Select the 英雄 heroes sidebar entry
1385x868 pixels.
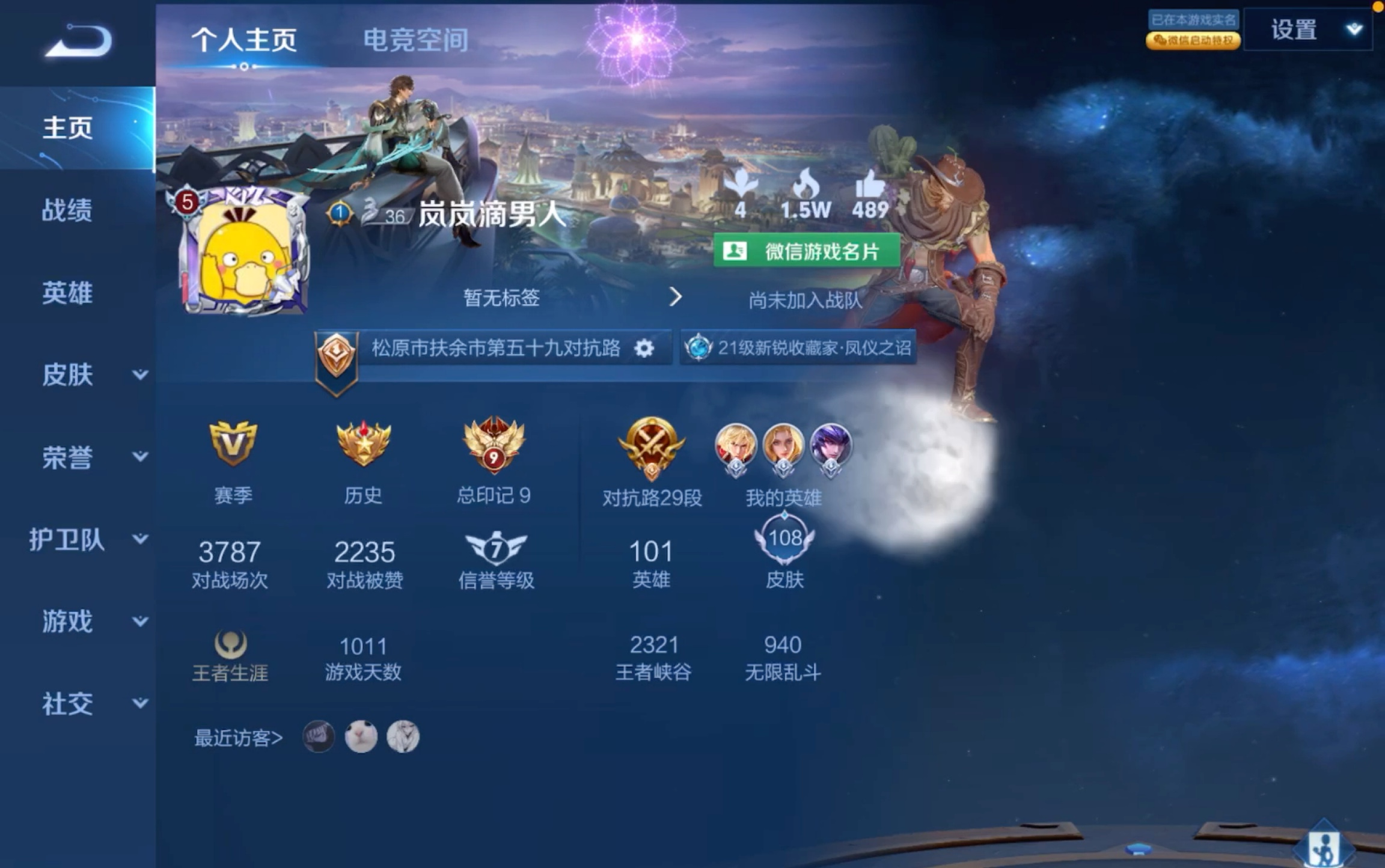(x=68, y=293)
